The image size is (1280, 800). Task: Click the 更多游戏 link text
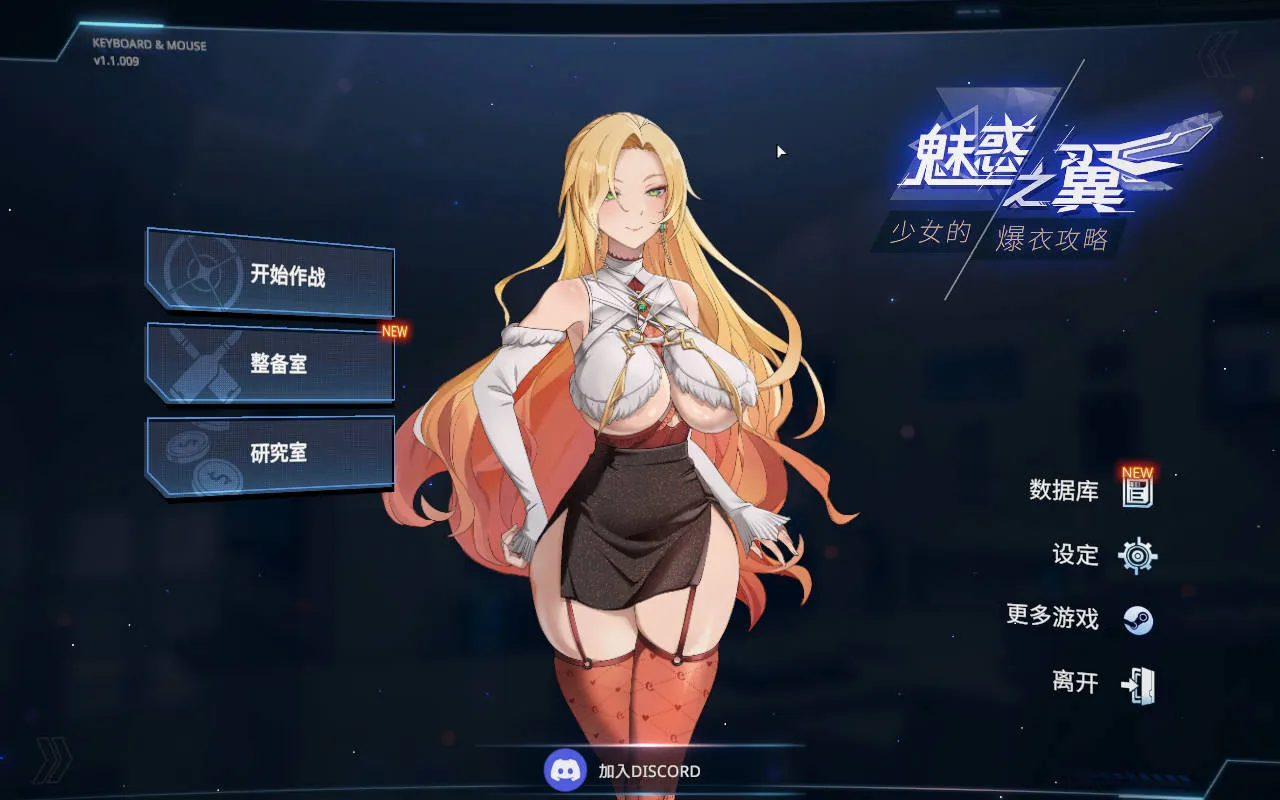[x=1052, y=619]
